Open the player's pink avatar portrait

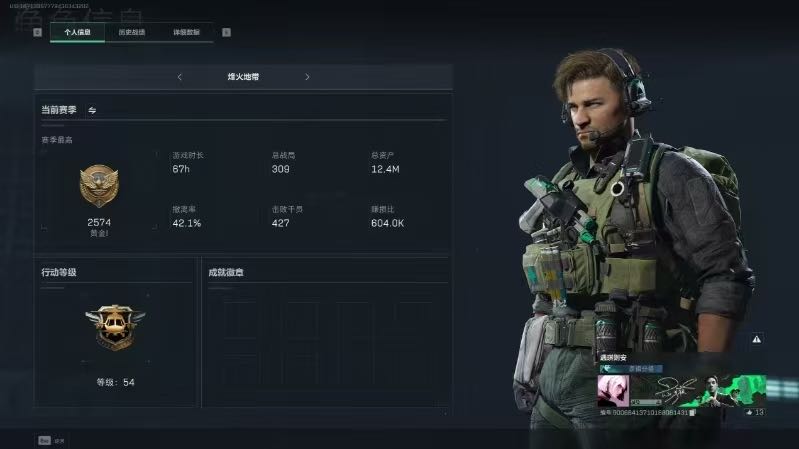pos(612,389)
